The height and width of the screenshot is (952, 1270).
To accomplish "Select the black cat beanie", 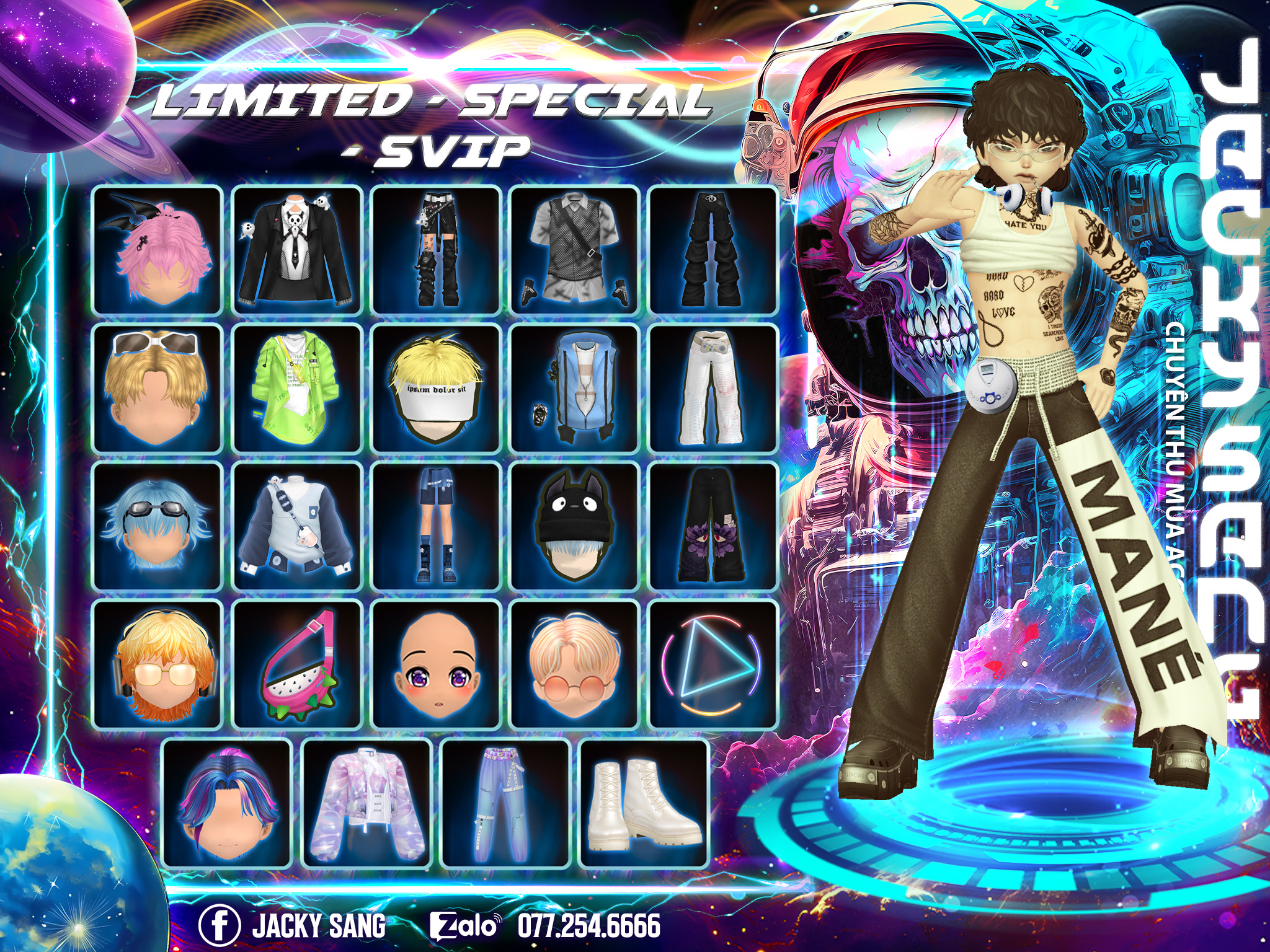I will pos(574,526).
